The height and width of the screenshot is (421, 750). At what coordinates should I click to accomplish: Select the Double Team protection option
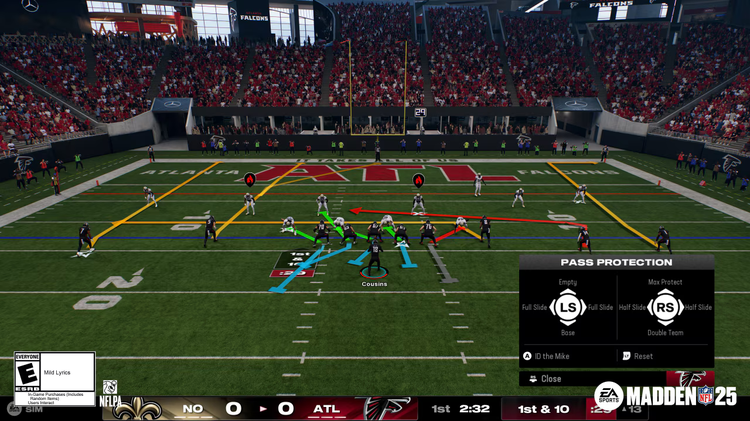click(666, 333)
